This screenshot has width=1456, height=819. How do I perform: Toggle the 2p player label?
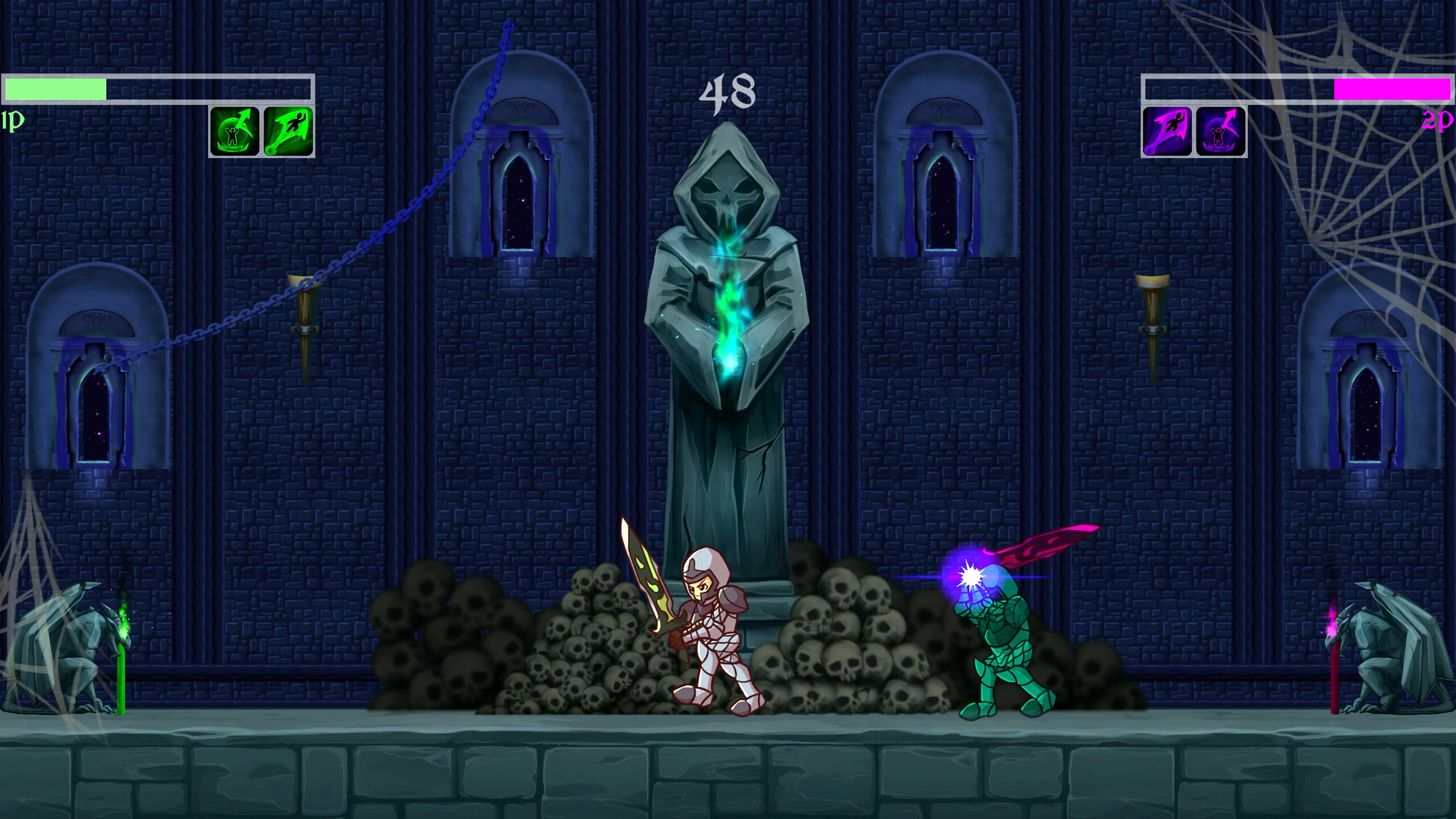point(1439,121)
